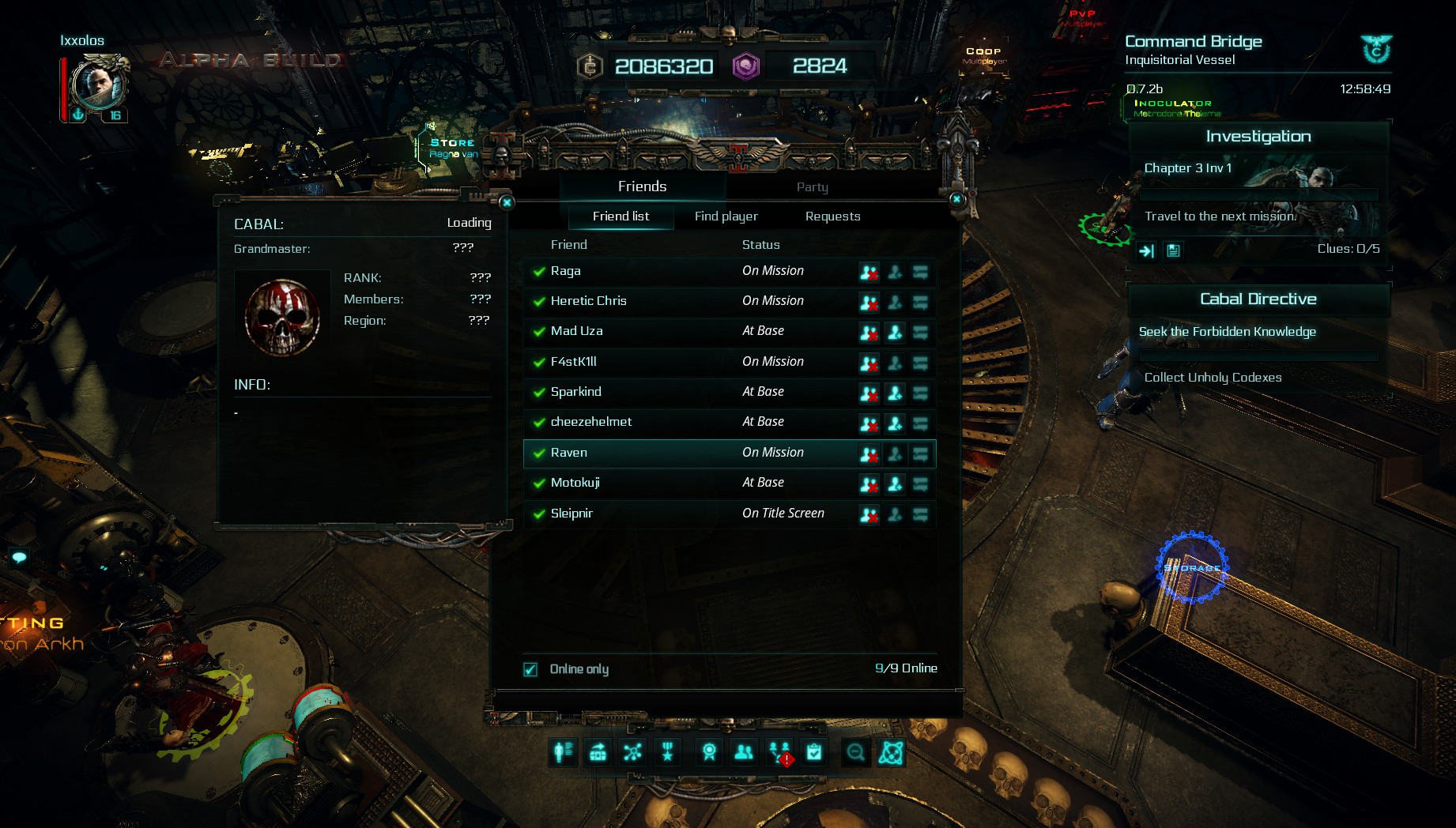
Task: Close the cabal info panel
Action: 507,202
